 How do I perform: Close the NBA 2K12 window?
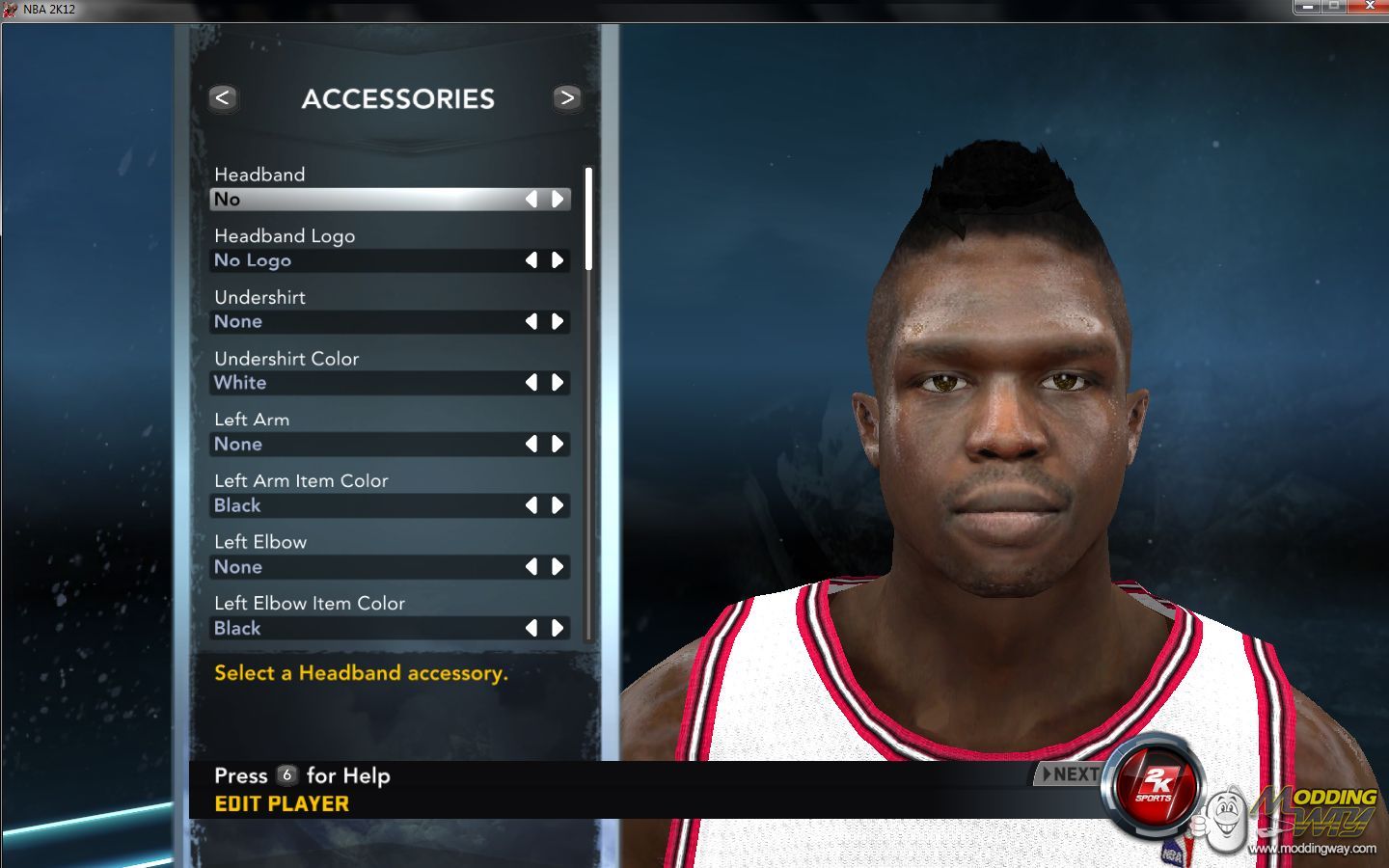1370,6
